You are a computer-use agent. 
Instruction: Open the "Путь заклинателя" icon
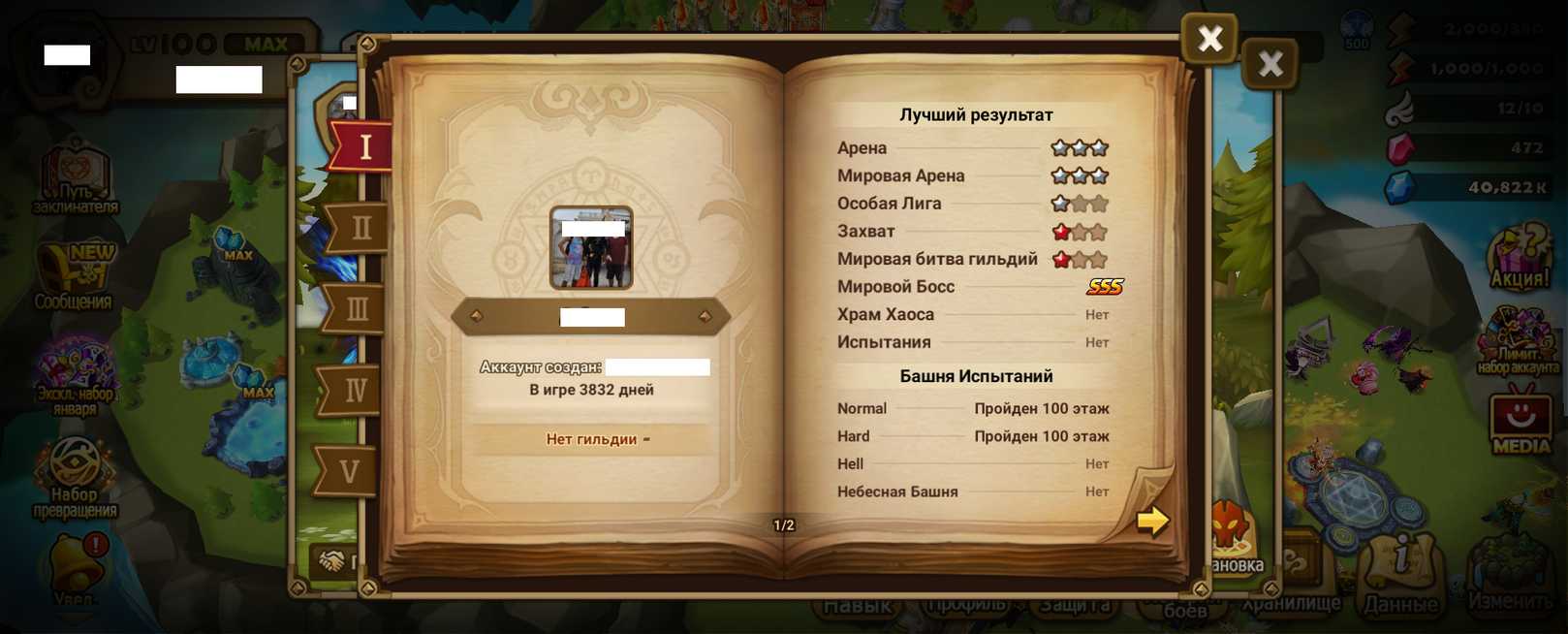[76, 176]
